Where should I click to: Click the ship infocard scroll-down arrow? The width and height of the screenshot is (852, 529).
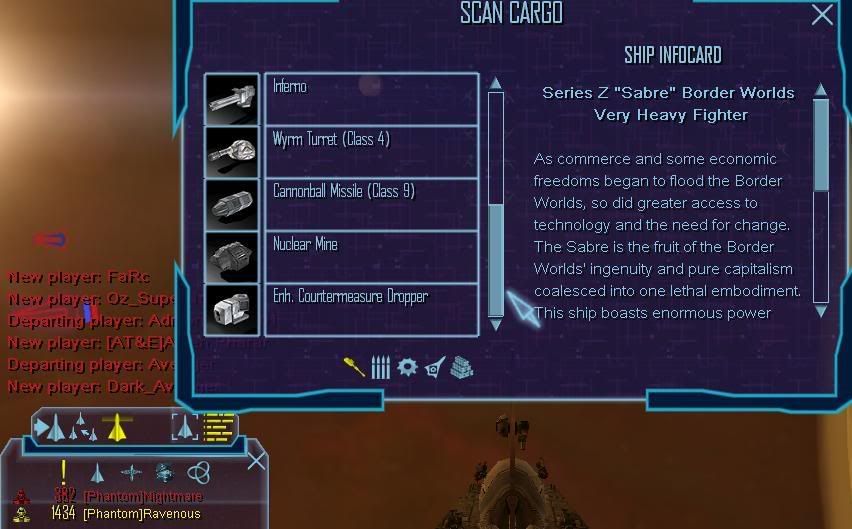tap(821, 311)
